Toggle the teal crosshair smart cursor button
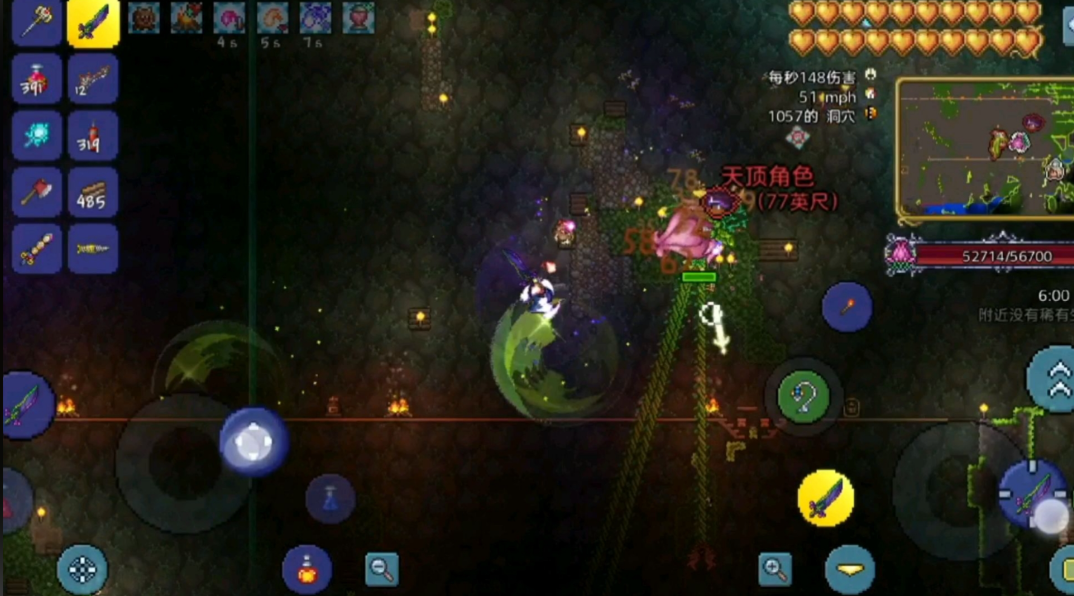The width and height of the screenshot is (1074, 596). pyautogui.click(x=82, y=570)
